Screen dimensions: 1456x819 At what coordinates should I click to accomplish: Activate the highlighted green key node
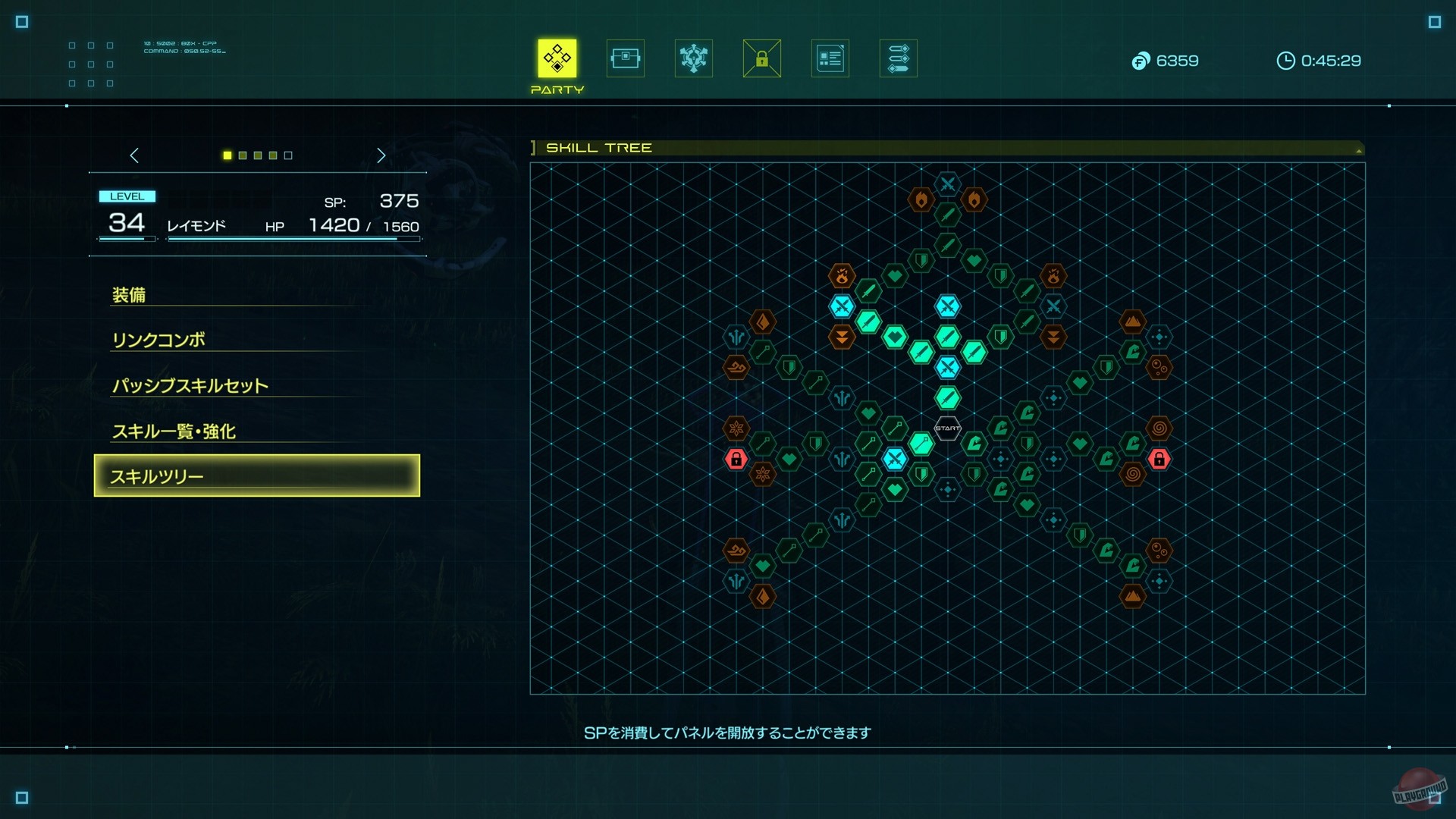coord(921,445)
